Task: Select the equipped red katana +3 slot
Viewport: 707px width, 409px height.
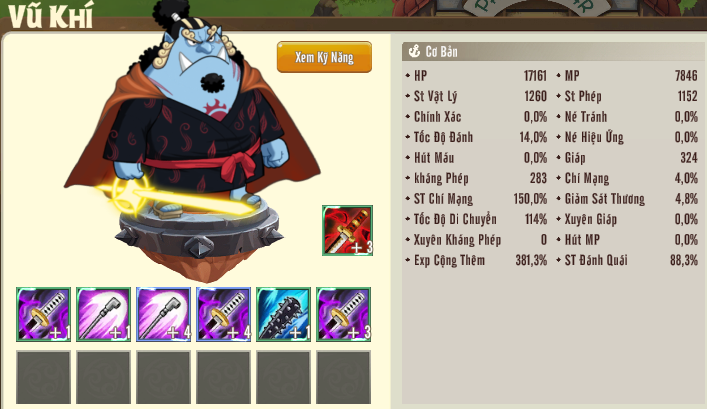Action: point(347,231)
